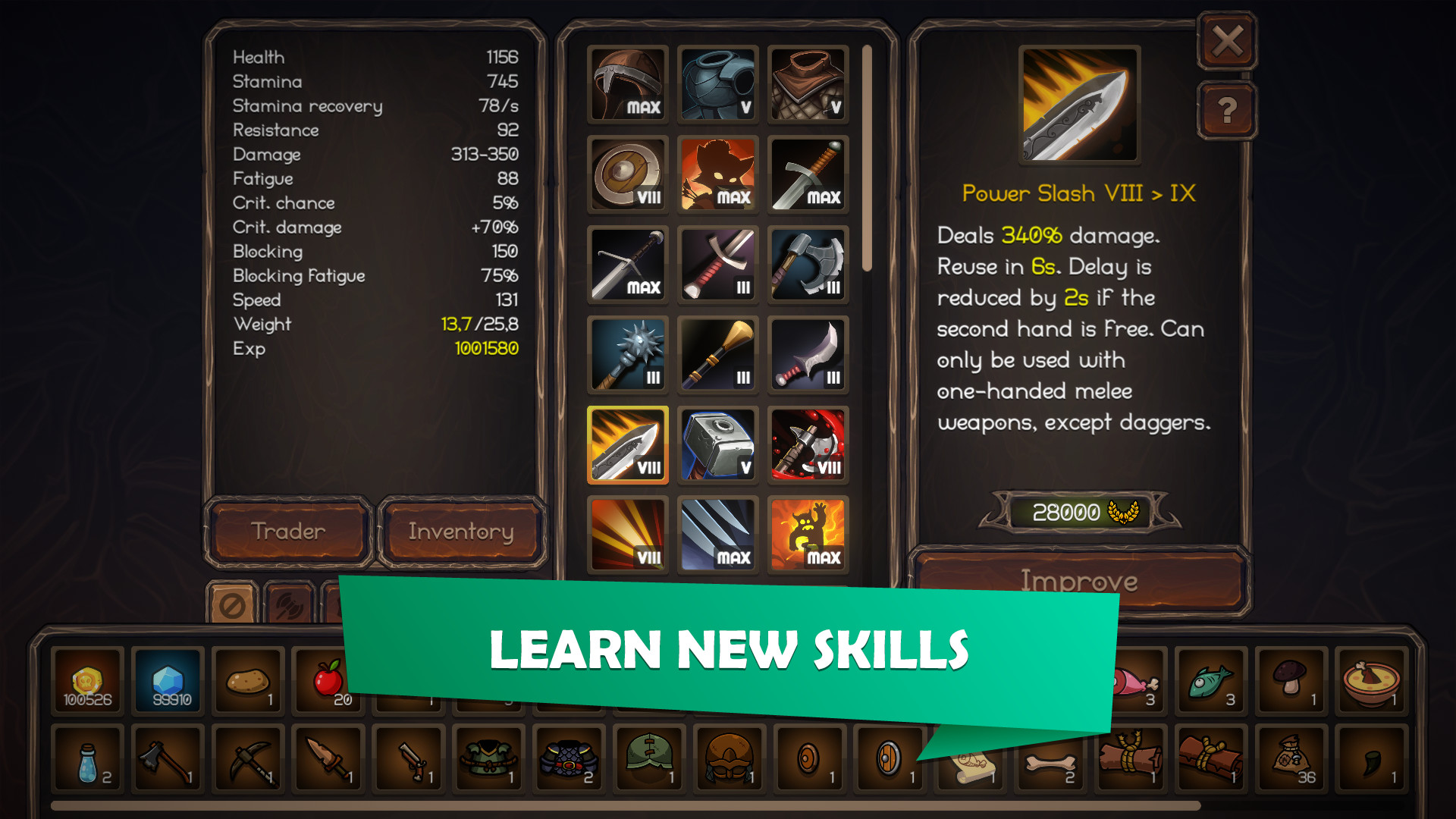Open the hammer skill level V
The image size is (1456, 819).
[717, 444]
